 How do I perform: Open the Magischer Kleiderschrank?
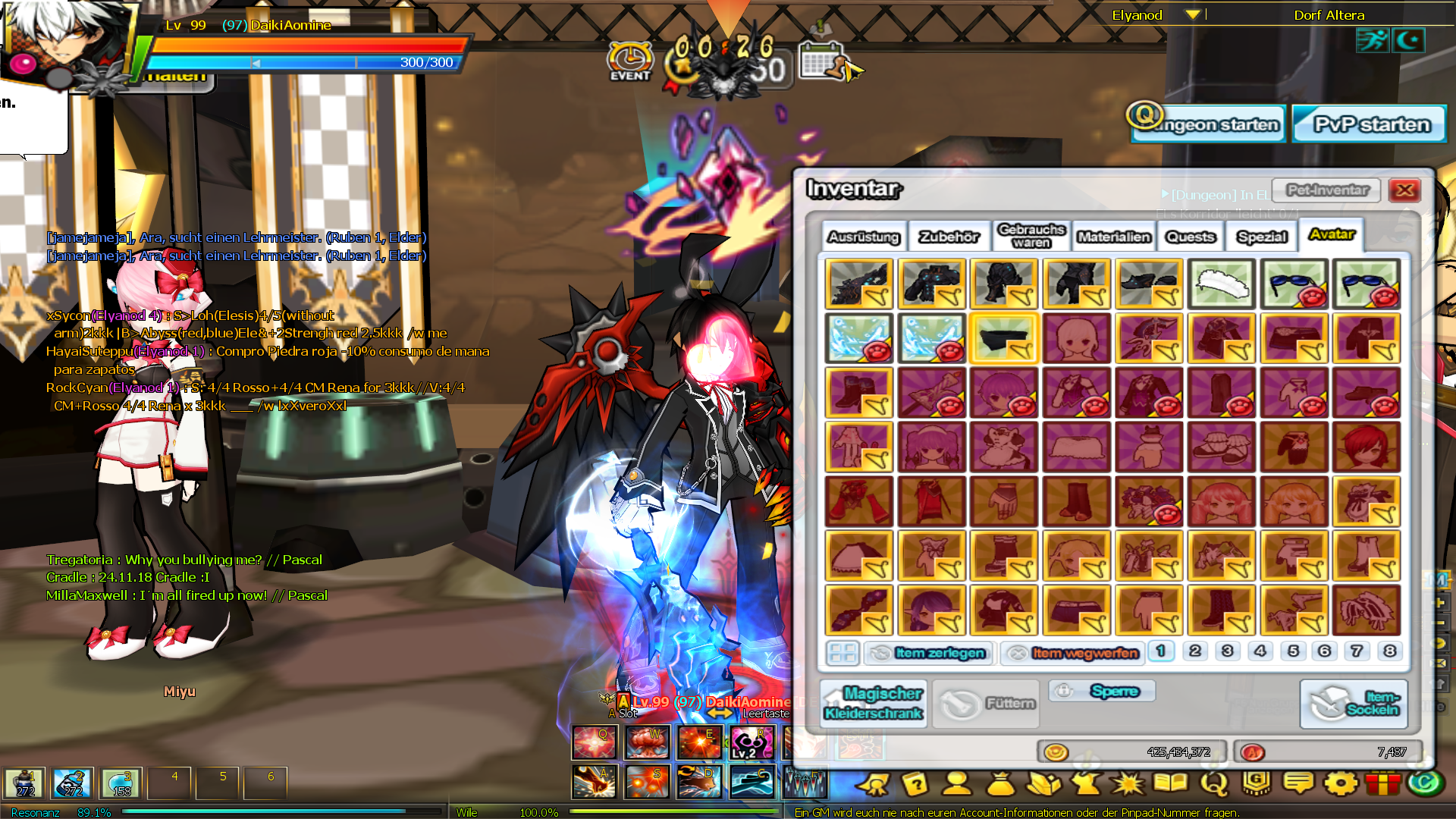coord(874,703)
